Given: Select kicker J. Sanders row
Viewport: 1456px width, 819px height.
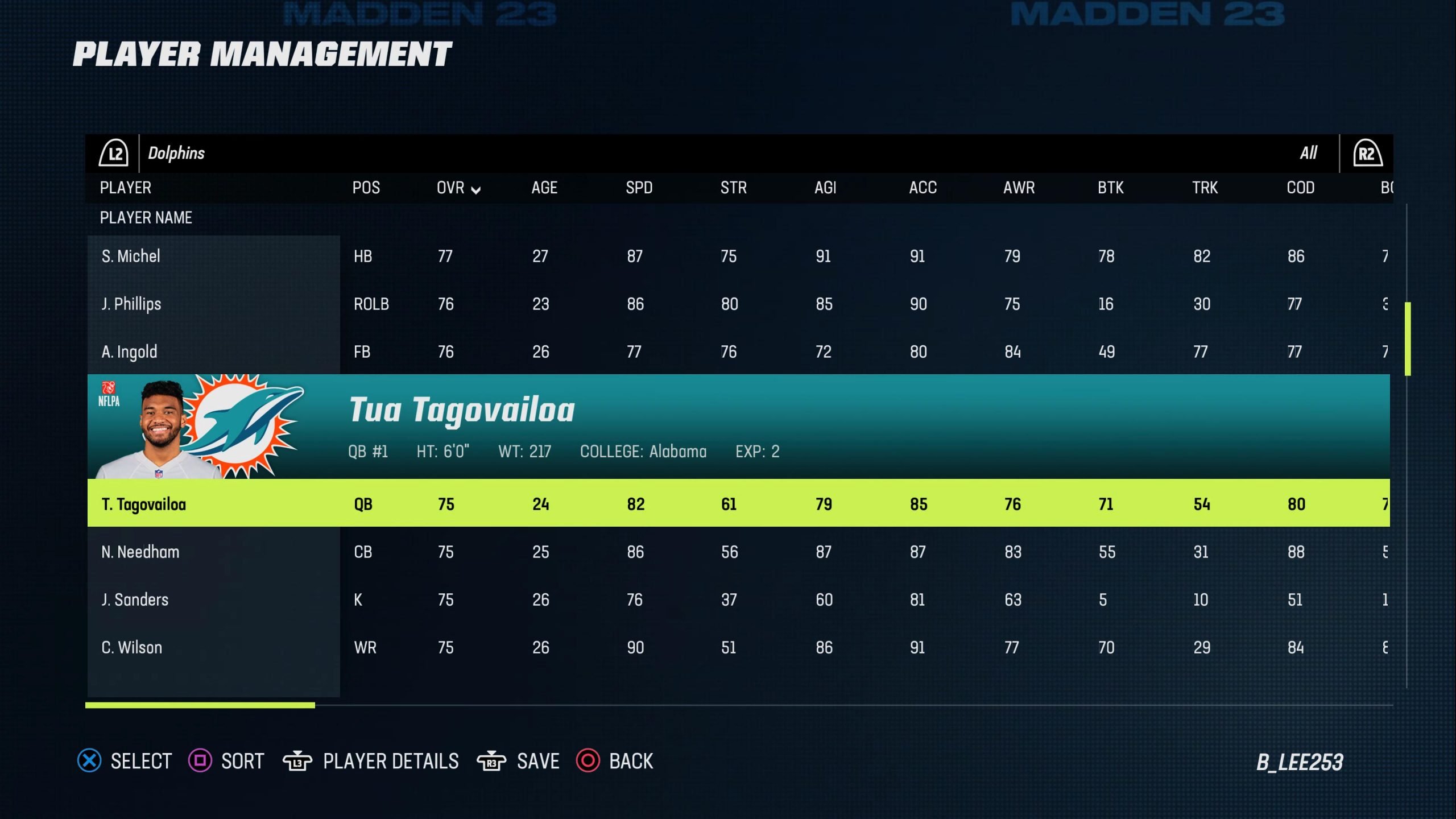Looking at the screenshot, I should coord(135,600).
